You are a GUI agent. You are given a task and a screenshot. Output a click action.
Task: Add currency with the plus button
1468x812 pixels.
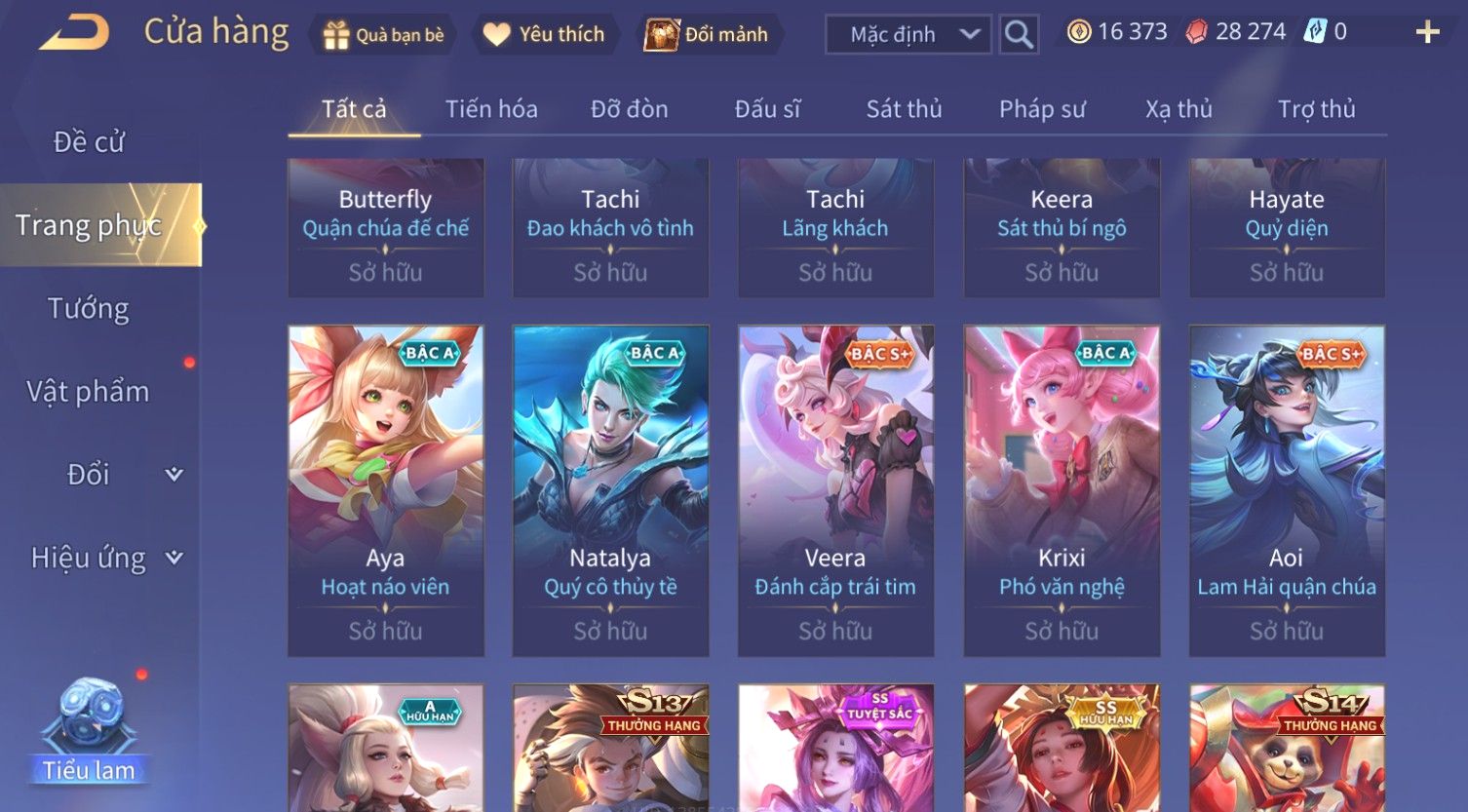pyautogui.click(x=1427, y=33)
